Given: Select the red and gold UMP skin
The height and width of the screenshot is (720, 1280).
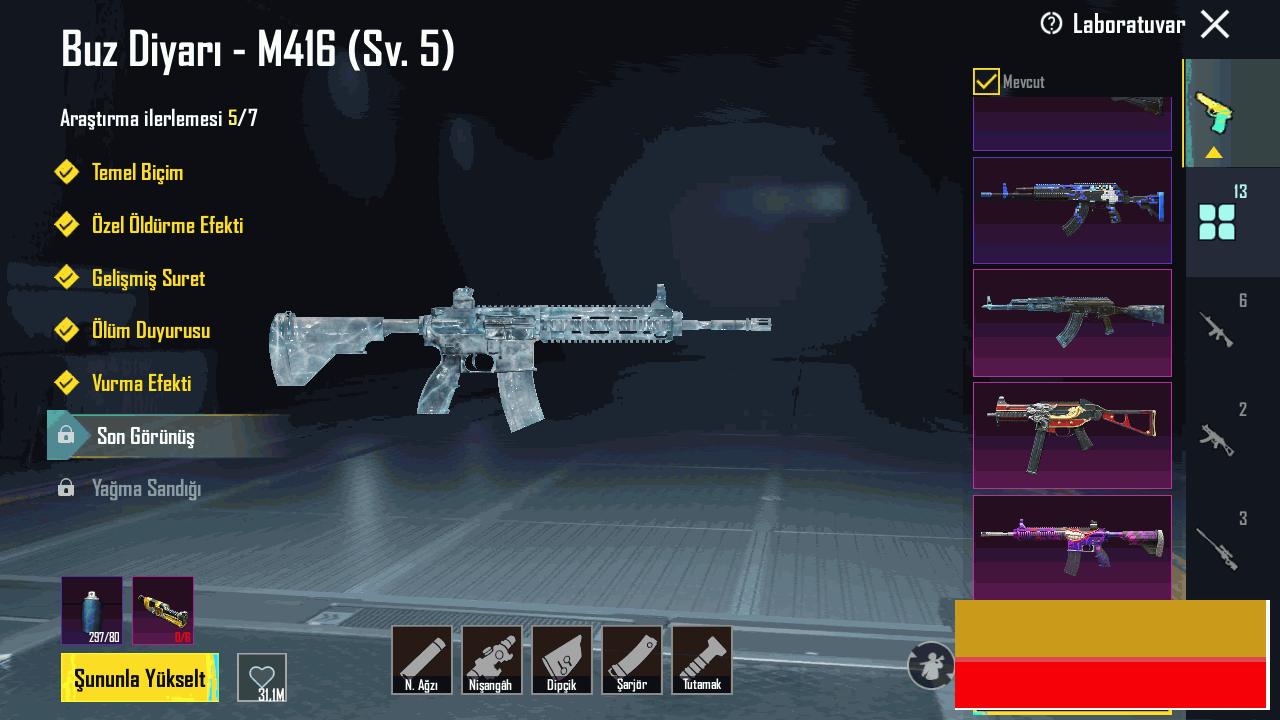Looking at the screenshot, I should coord(1072,435).
